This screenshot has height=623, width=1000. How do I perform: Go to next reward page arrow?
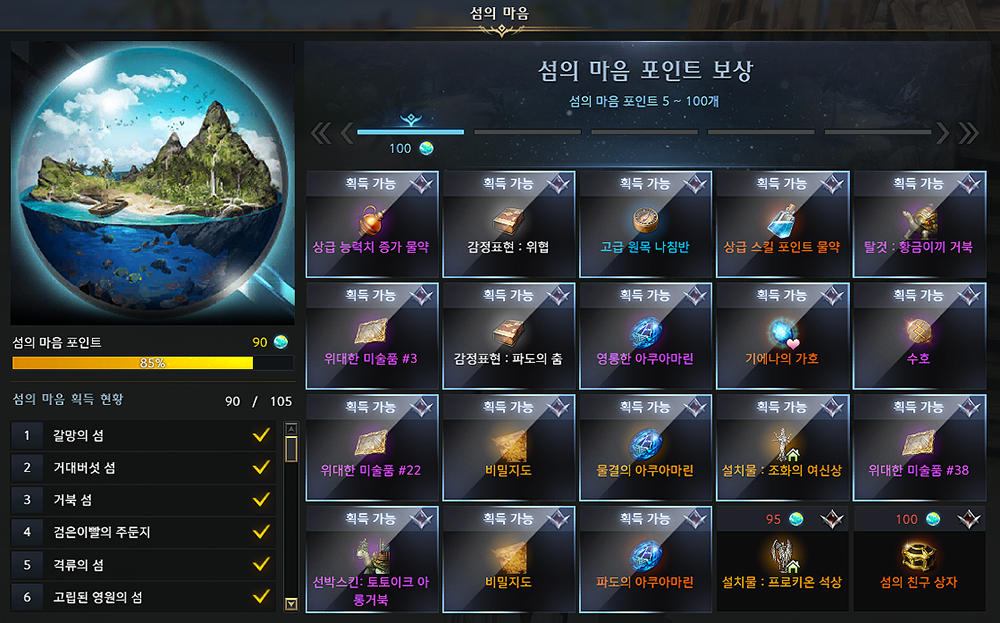(942, 132)
